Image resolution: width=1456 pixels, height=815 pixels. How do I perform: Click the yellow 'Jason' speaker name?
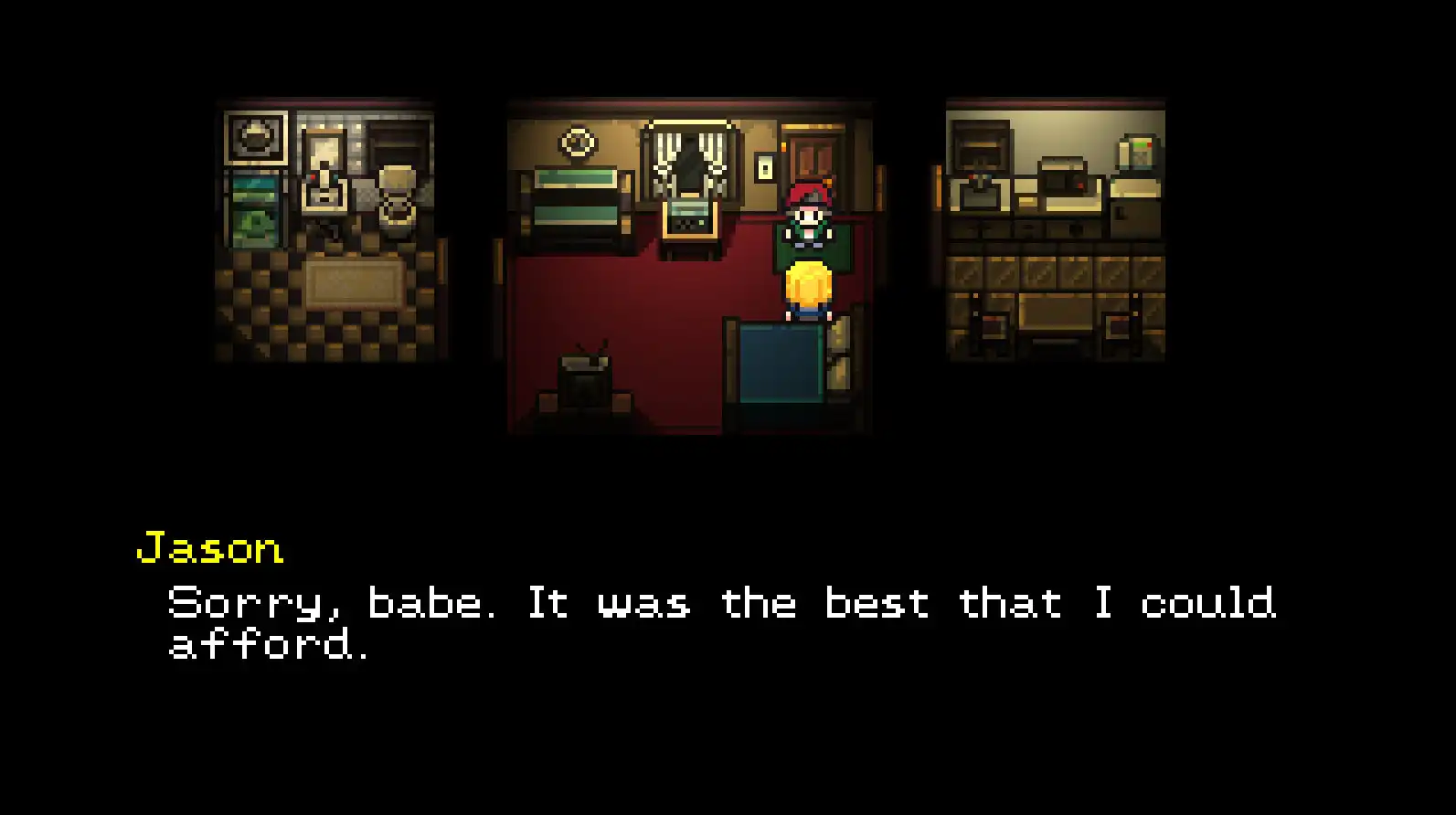[x=210, y=548]
